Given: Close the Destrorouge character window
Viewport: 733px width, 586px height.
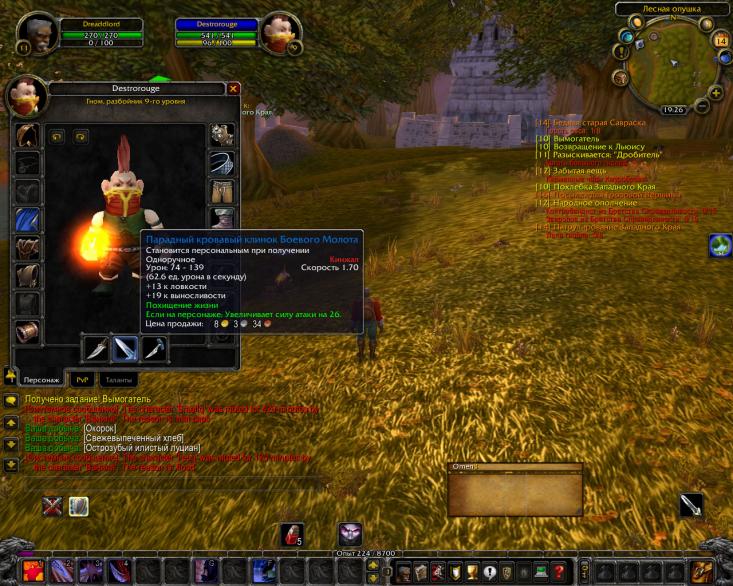Looking at the screenshot, I should click(233, 88).
